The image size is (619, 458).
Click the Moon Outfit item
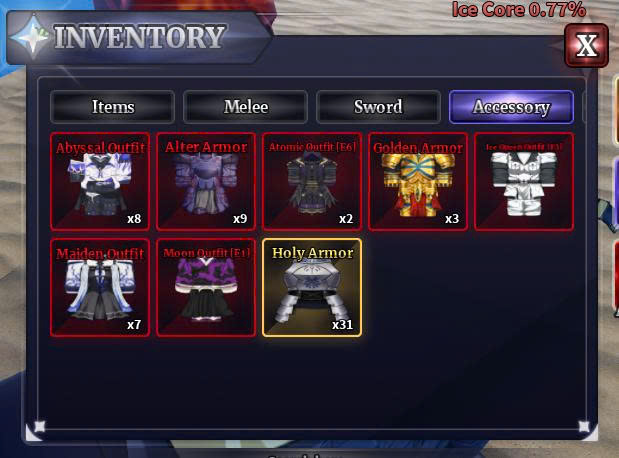206,288
